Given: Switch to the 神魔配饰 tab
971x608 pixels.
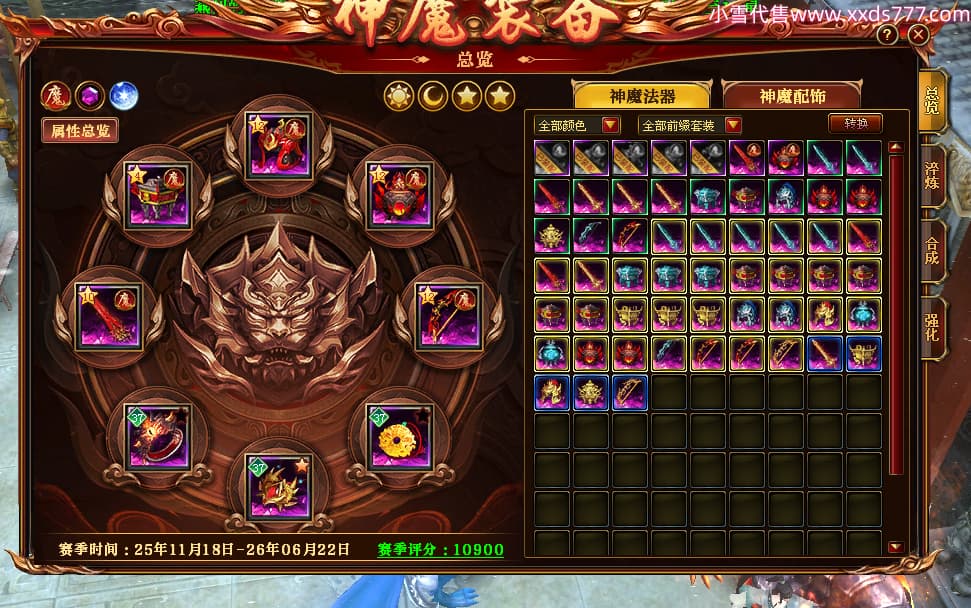Looking at the screenshot, I should [x=791, y=96].
